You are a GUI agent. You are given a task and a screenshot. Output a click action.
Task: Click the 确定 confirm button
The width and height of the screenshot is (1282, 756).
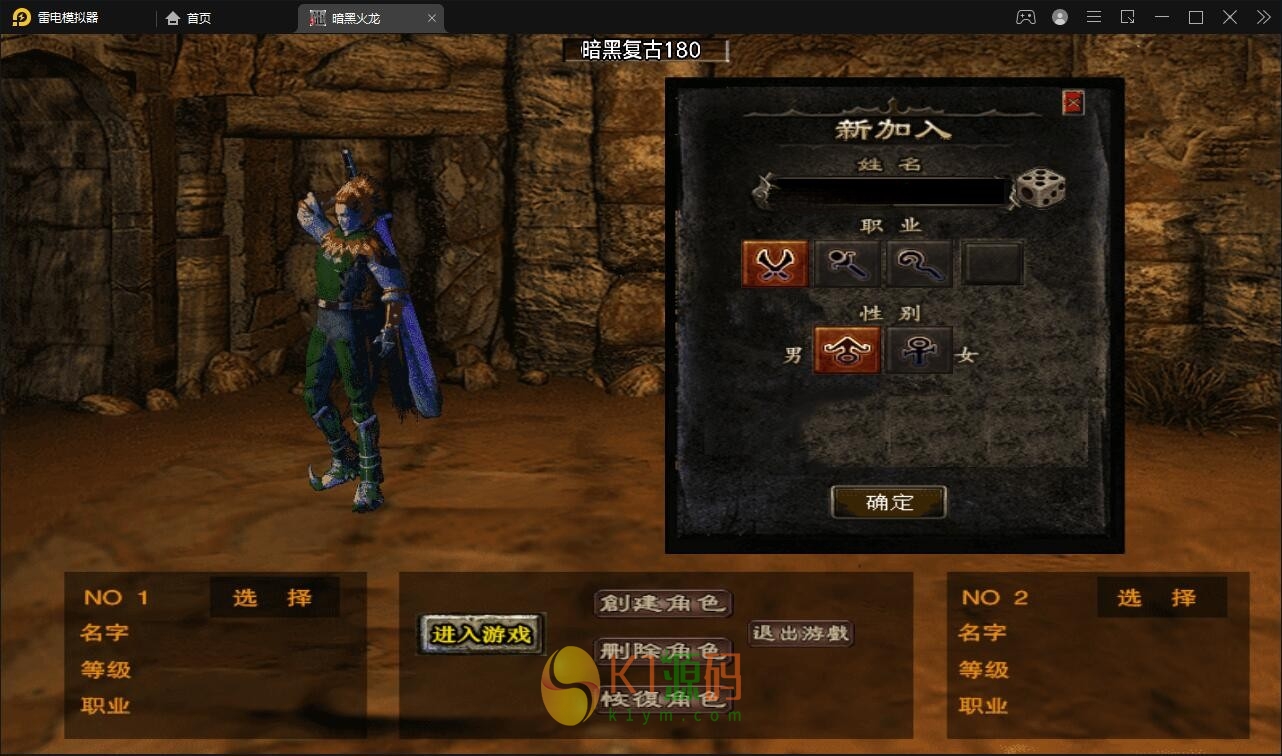[x=888, y=502]
